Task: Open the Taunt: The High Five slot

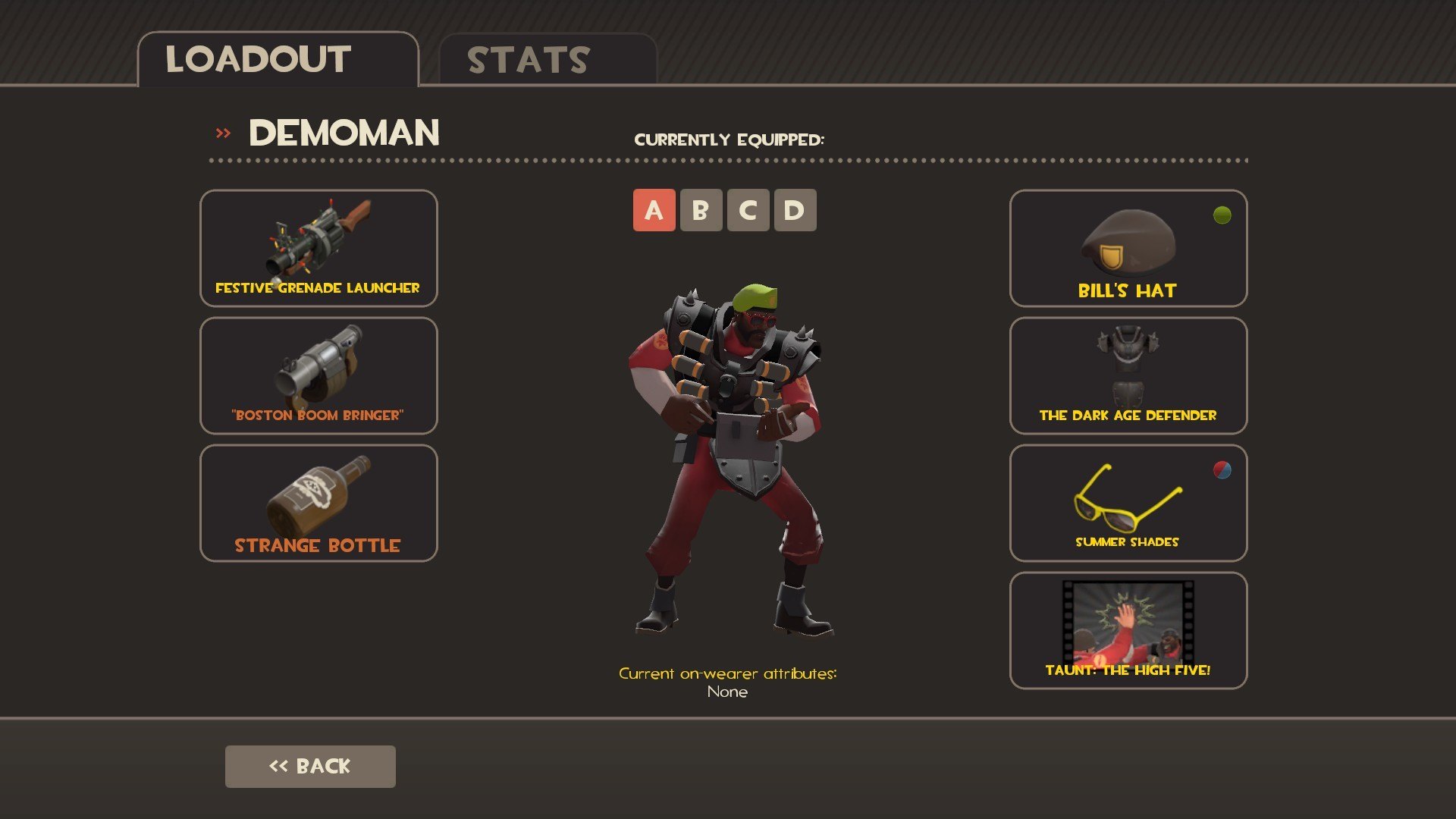Action: point(1128,630)
